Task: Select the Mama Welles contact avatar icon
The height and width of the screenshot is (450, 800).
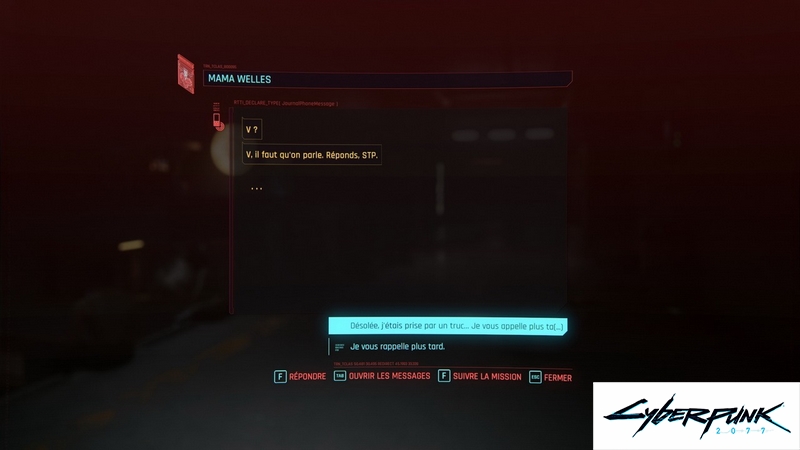Action: click(185, 73)
